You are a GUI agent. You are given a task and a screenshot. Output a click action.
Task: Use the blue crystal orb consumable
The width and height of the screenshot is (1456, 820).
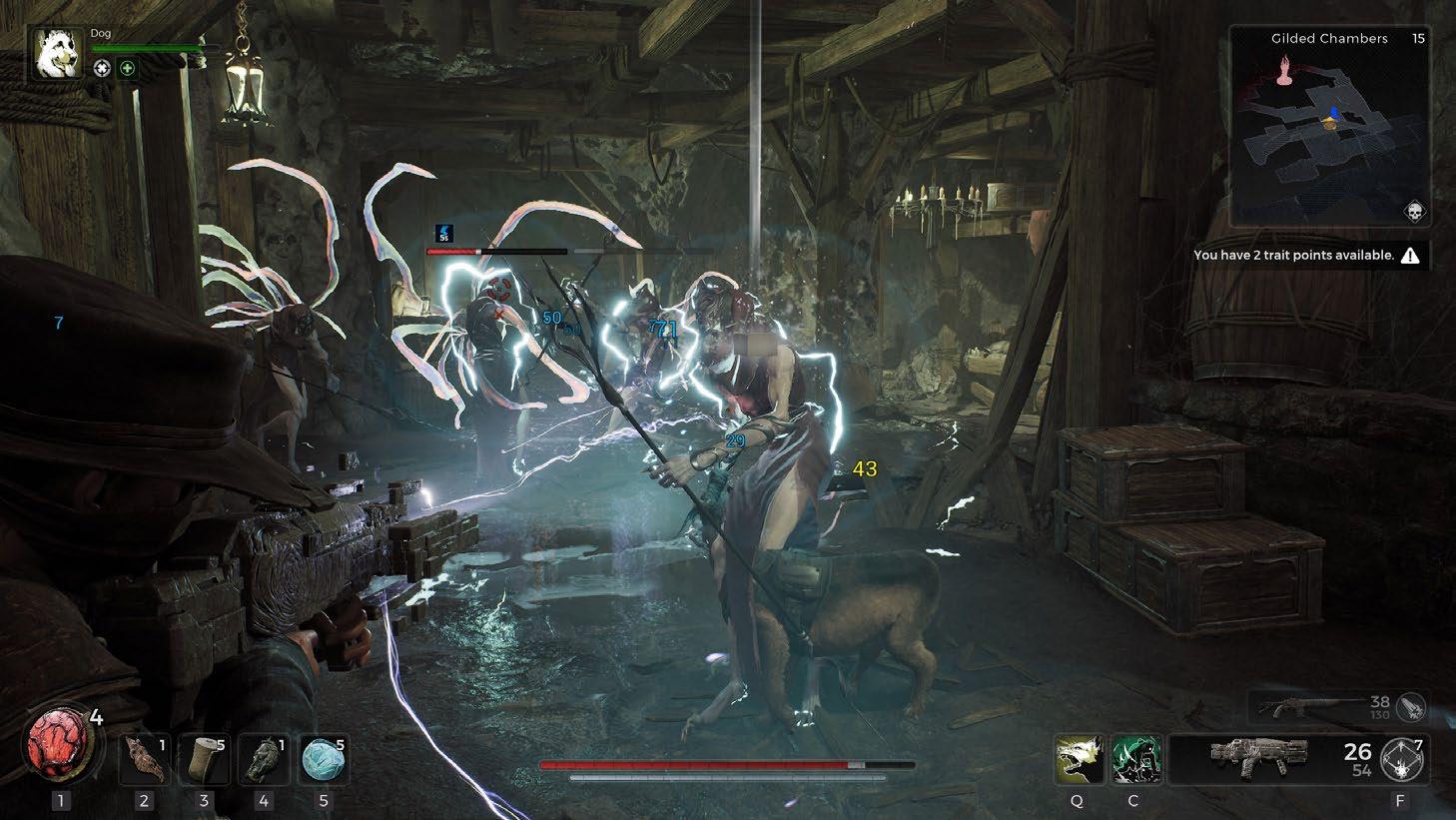coord(324,760)
